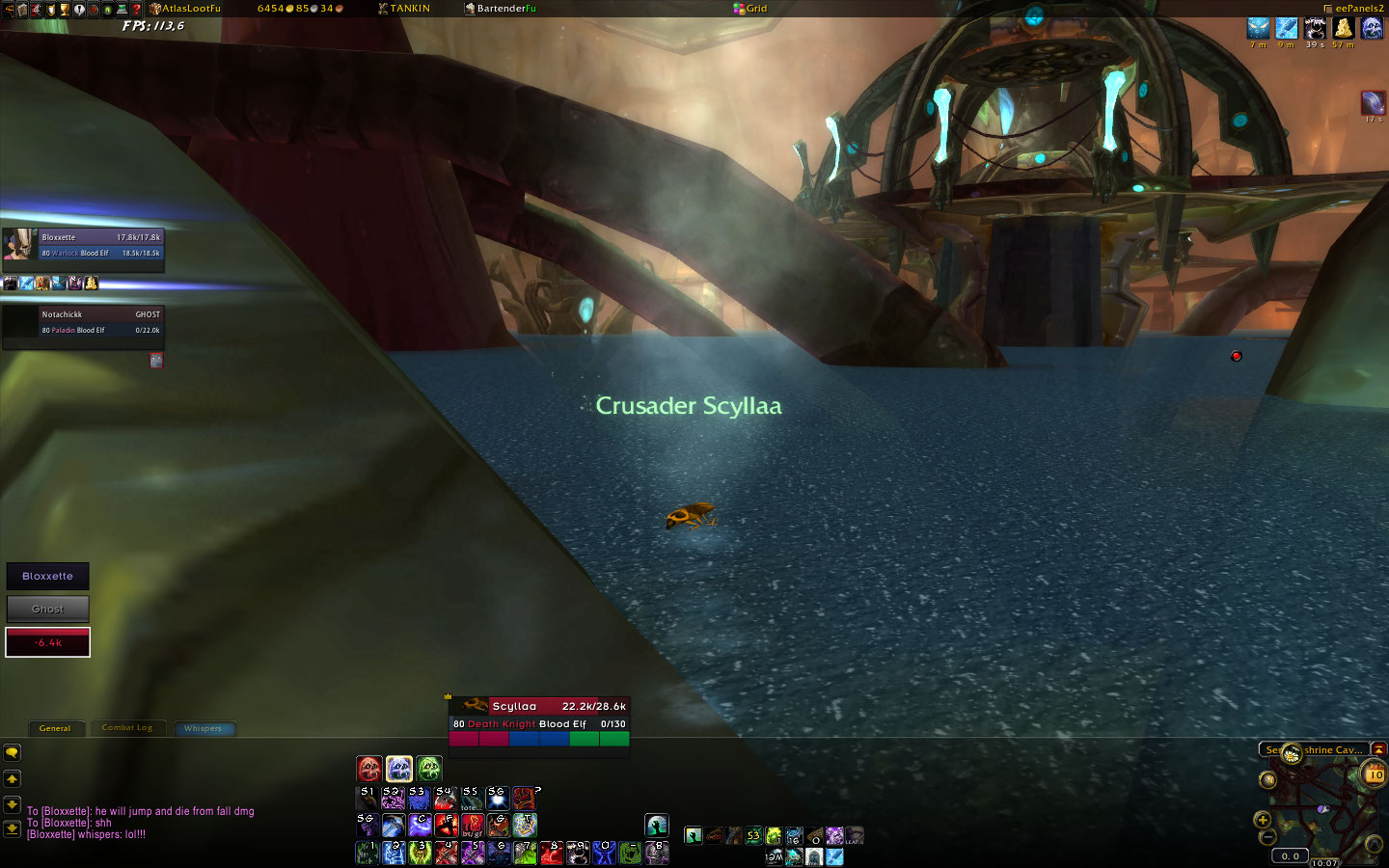Image resolution: width=1389 pixels, height=868 pixels.
Task: Open the Grid addon entry
Action: (755, 9)
